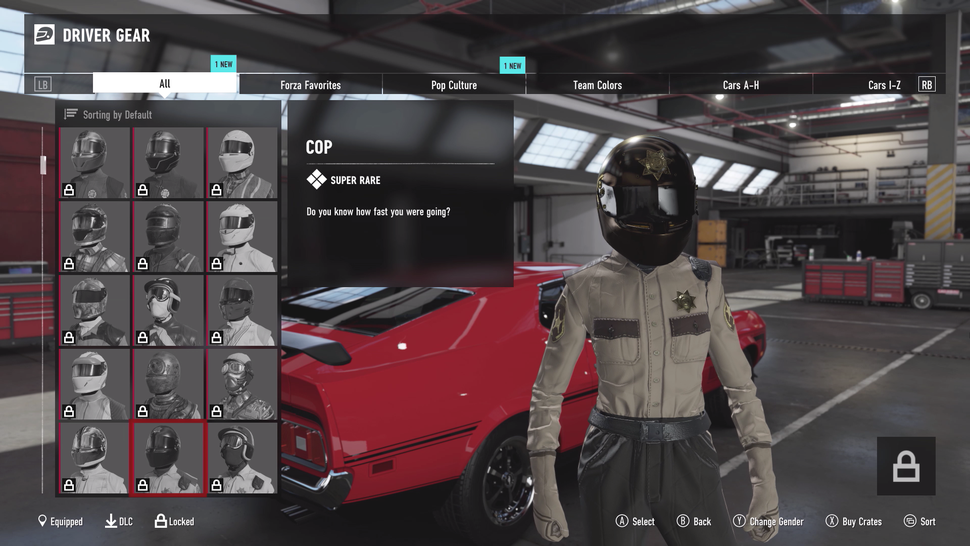
Task: Select the red-highlighted Cop suit thumbnail
Action: [x=168, y=458]
